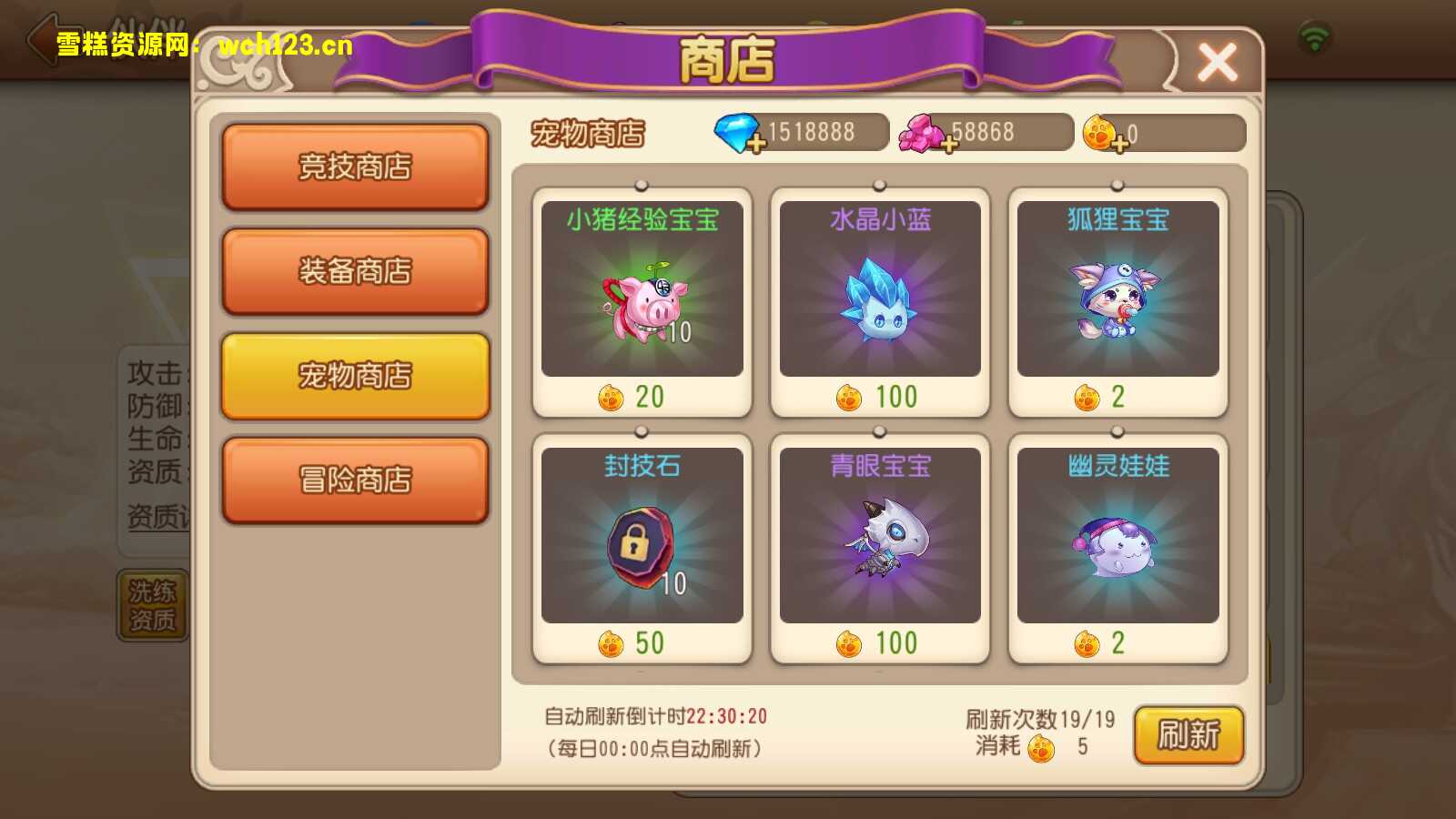Click the 刷新 refresh button
1456x819 pixels.
click(x=1188, y=734)
